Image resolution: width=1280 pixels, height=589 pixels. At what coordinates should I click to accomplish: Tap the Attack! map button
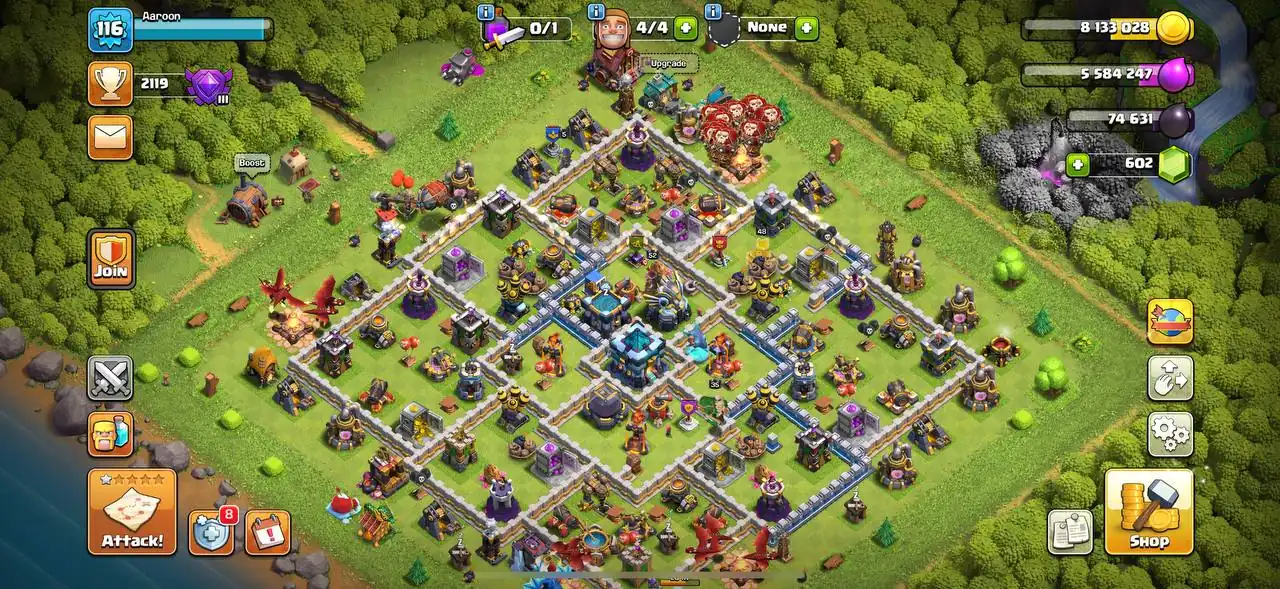(x=132, y=512)
